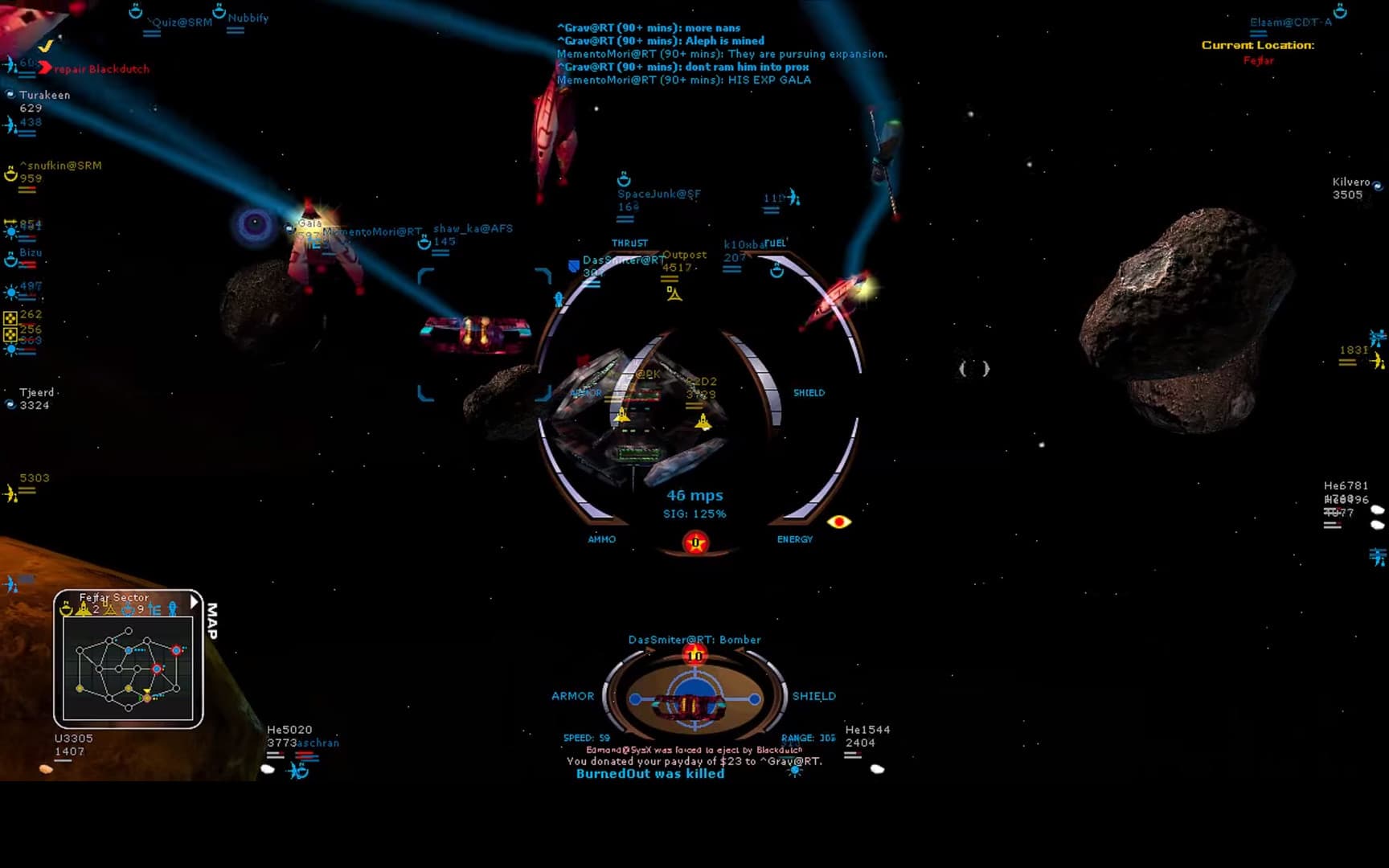The image size is (1389, 868).
Task: Click the Fejfar Sector header on the minimap
Action: (114, 598)
